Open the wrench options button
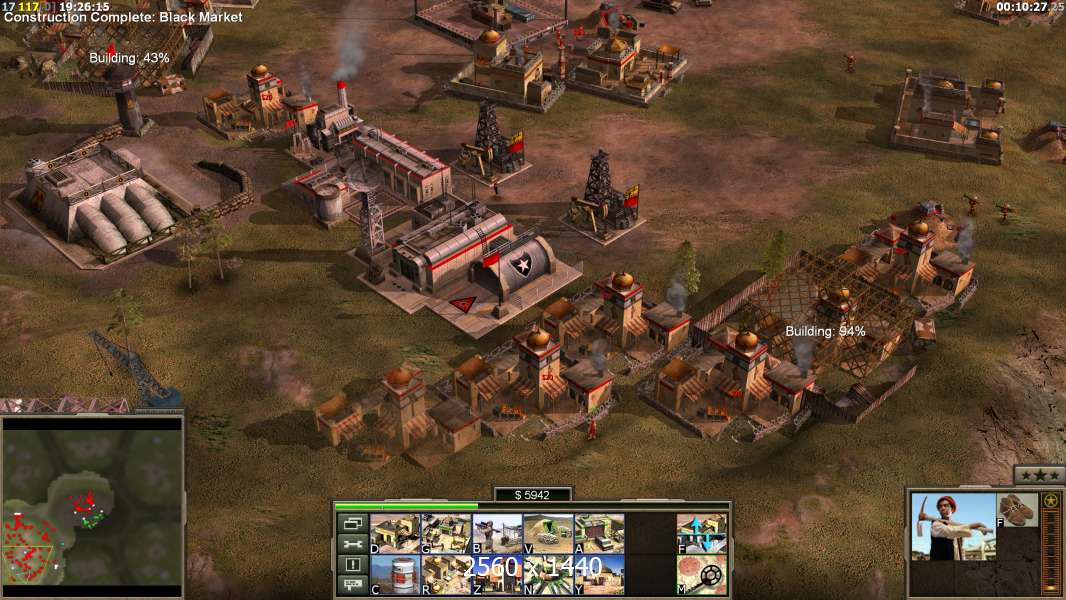 pos(352,544)
